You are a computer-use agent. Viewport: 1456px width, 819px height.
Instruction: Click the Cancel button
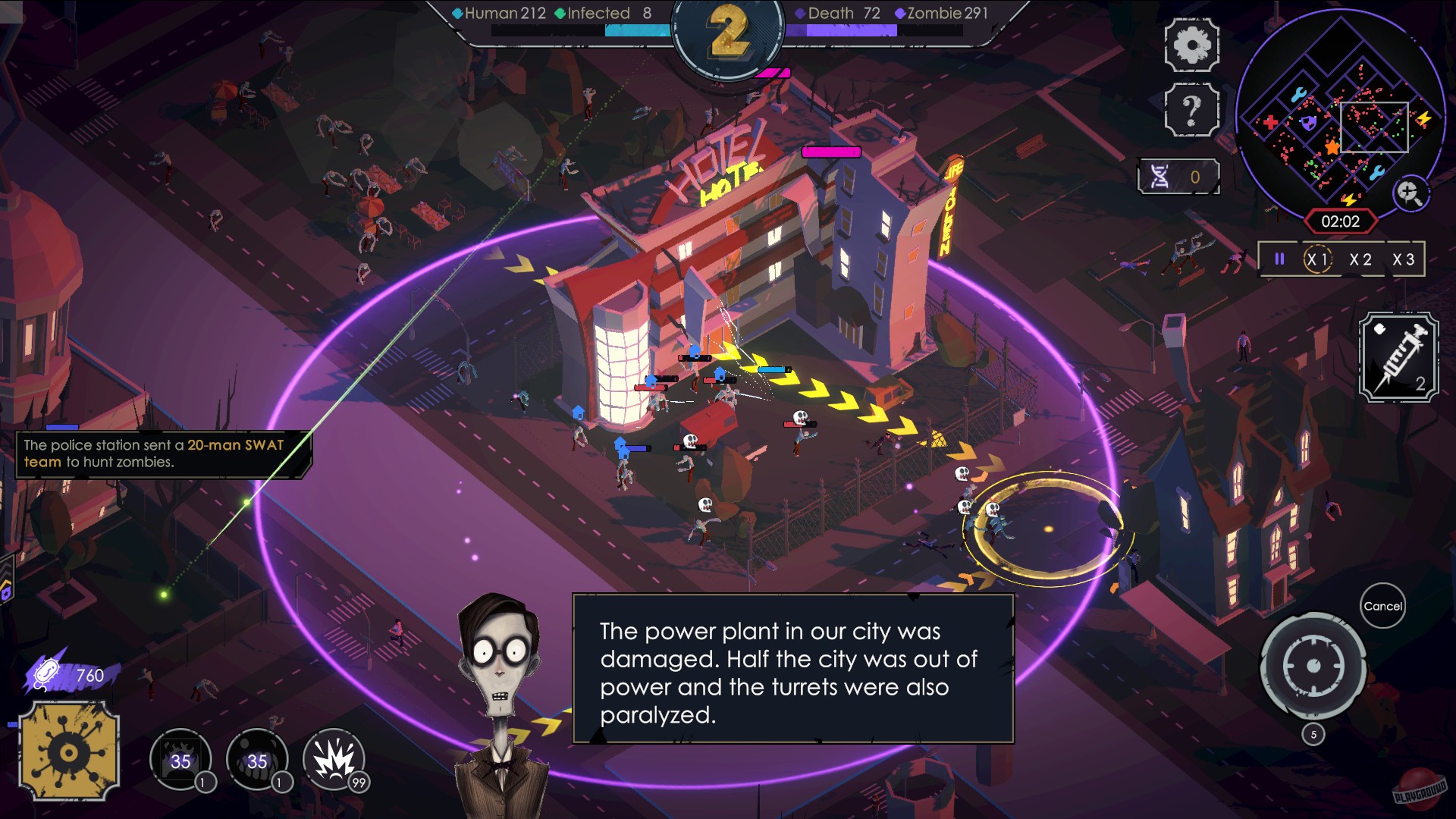1383,606
